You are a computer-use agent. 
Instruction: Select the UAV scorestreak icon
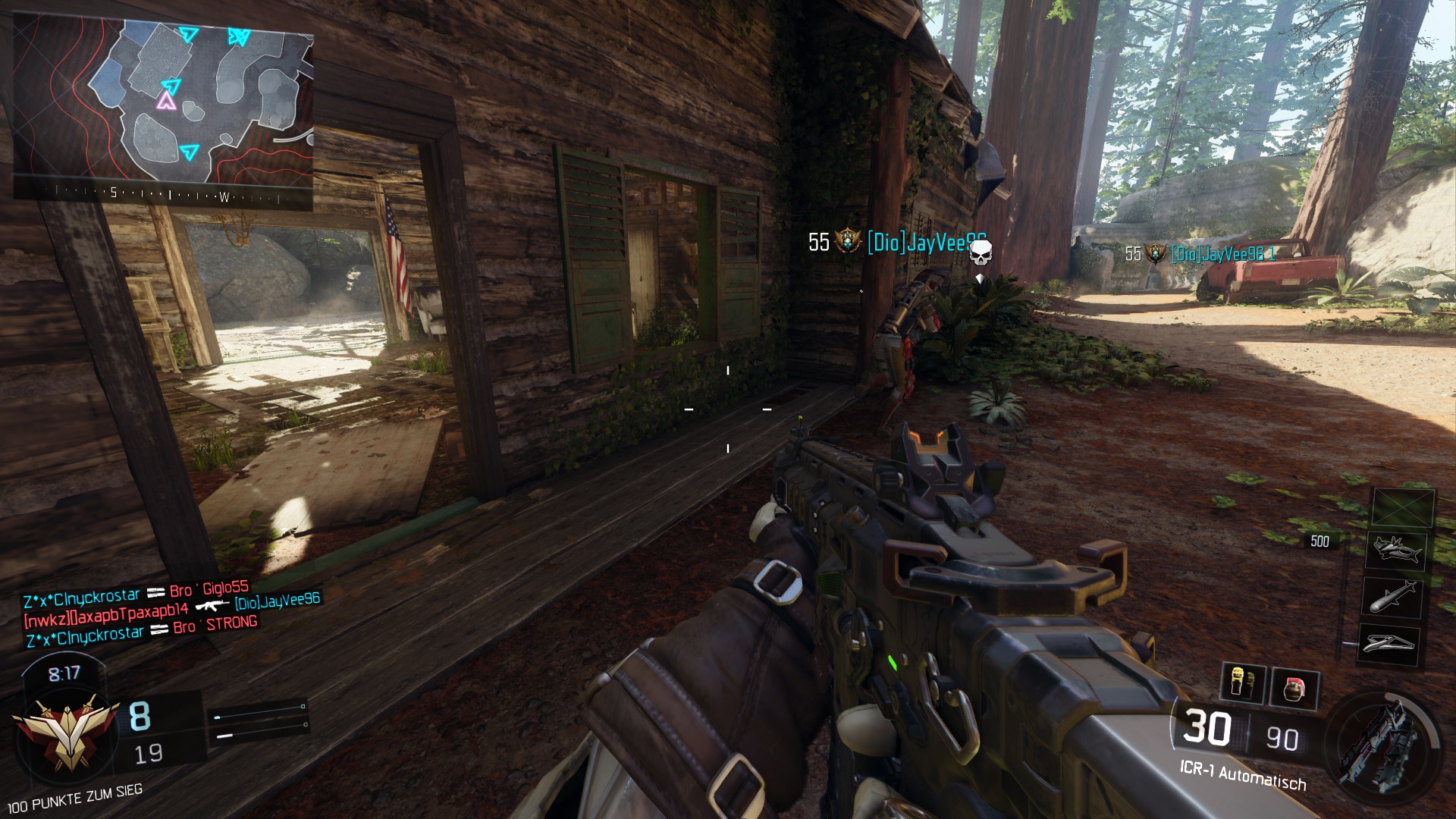tap(1387, 644)
